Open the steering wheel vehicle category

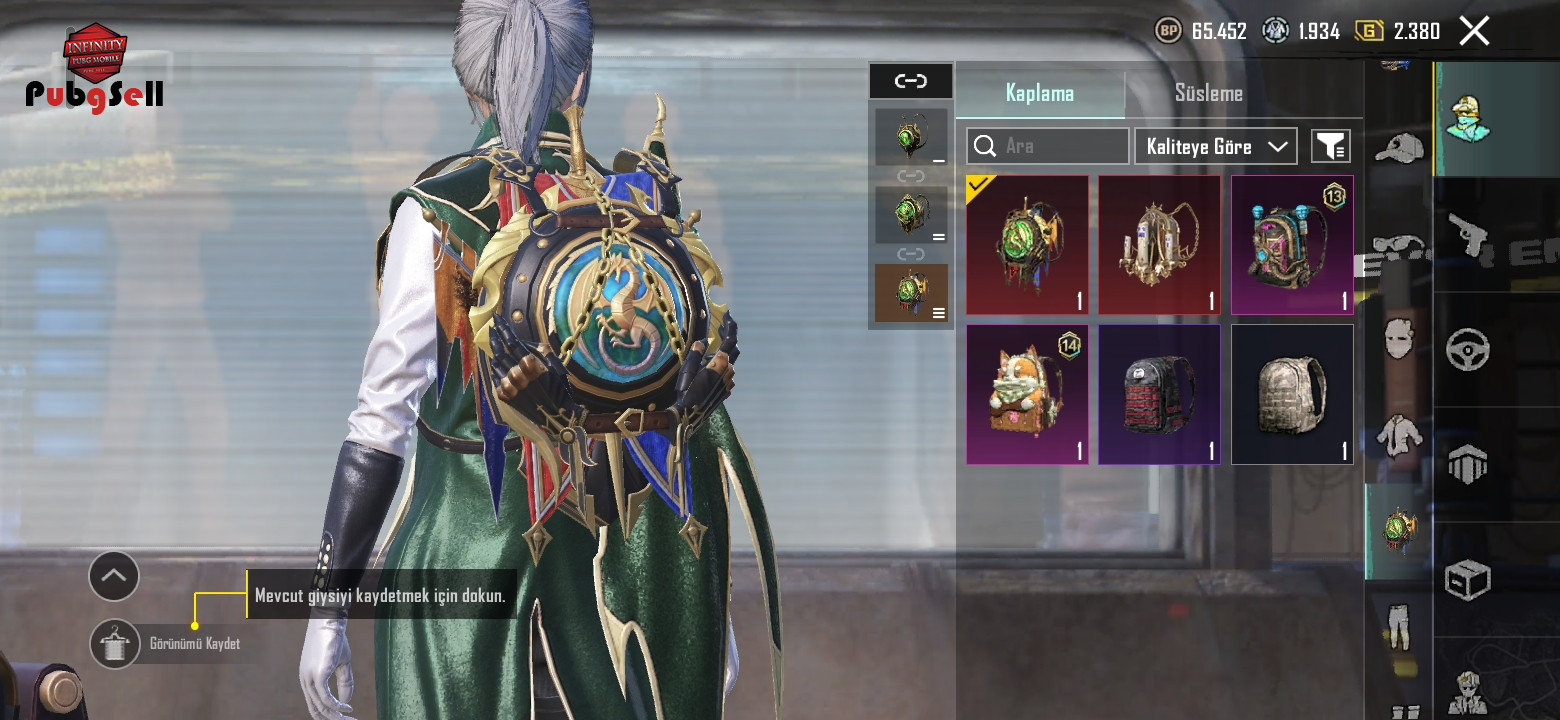point(1468,350)
